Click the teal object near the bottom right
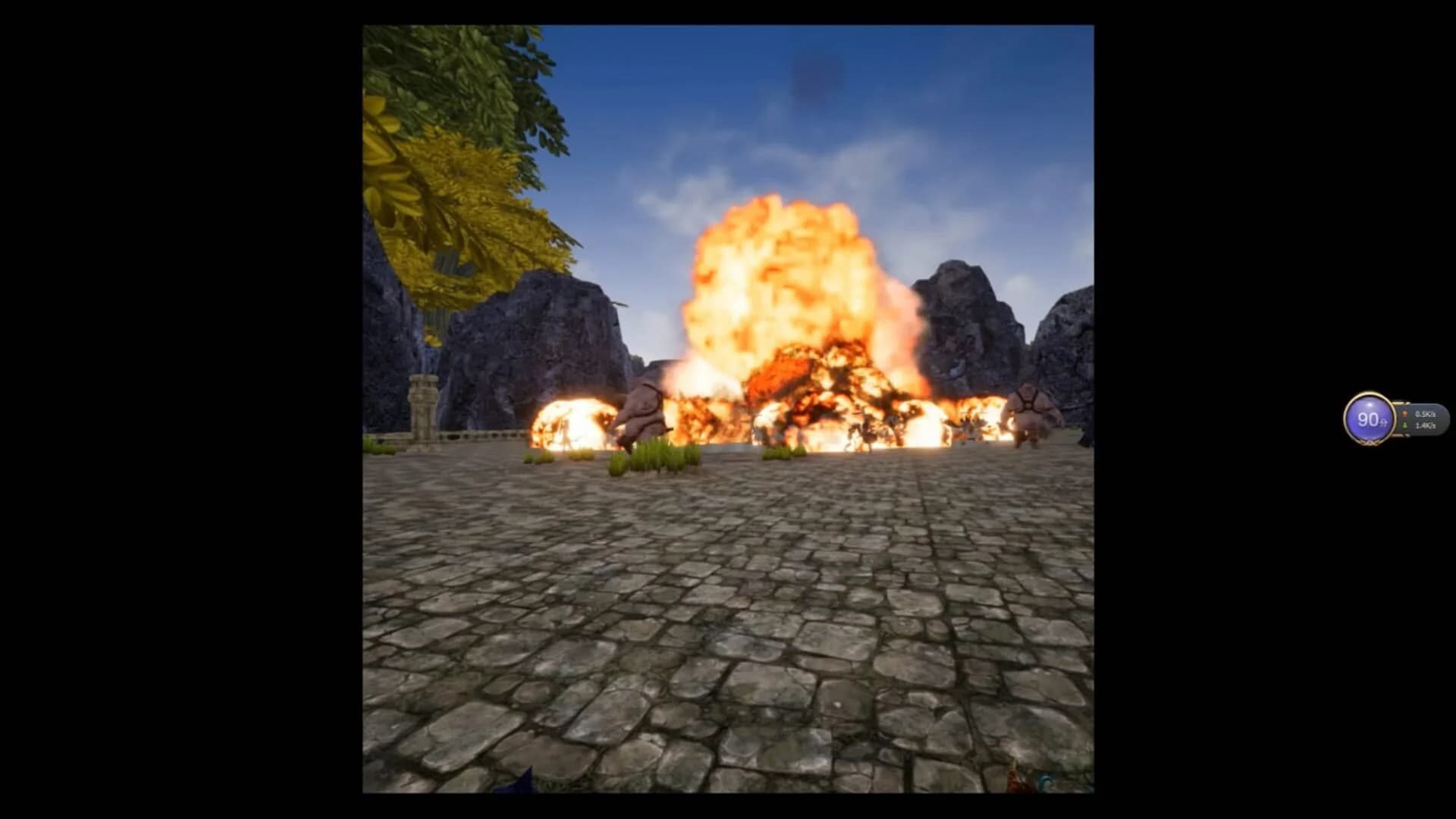The height and width of the screenshot is (819, 1456). [x=1046, y=781]
